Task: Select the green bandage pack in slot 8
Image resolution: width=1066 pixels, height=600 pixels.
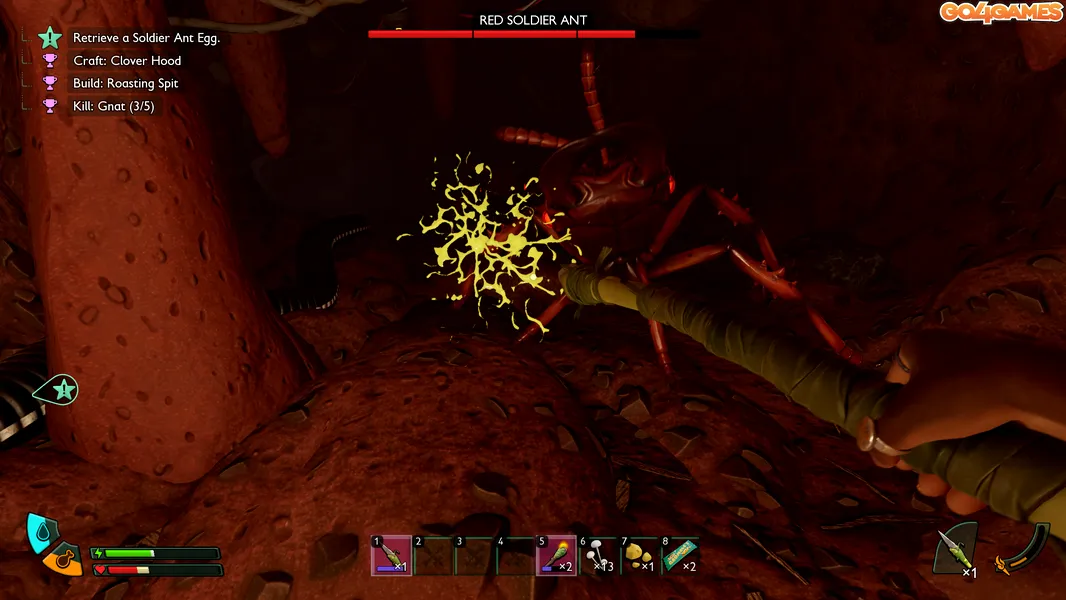Action: (680, 556)
